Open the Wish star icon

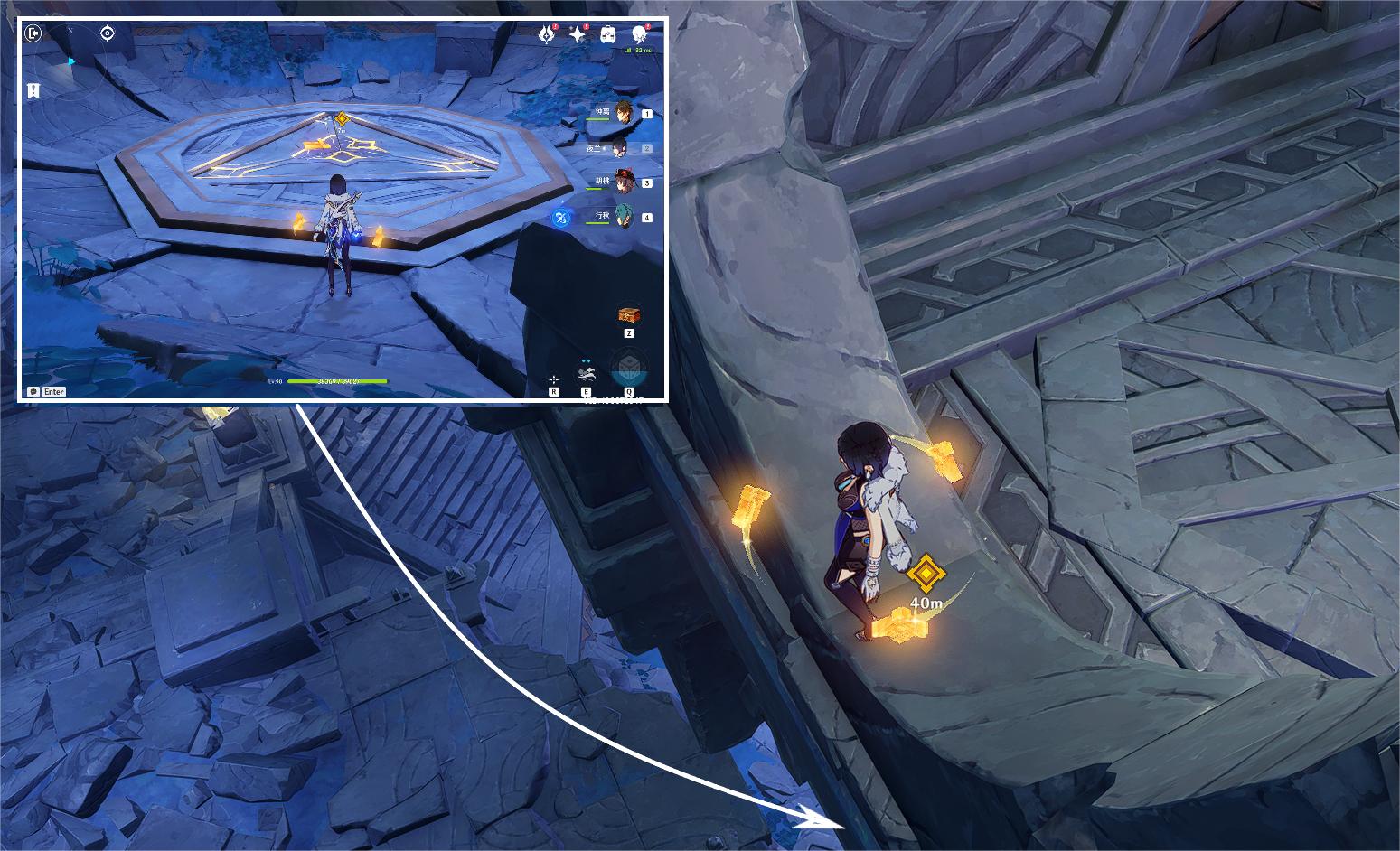(x=577, y=34)
